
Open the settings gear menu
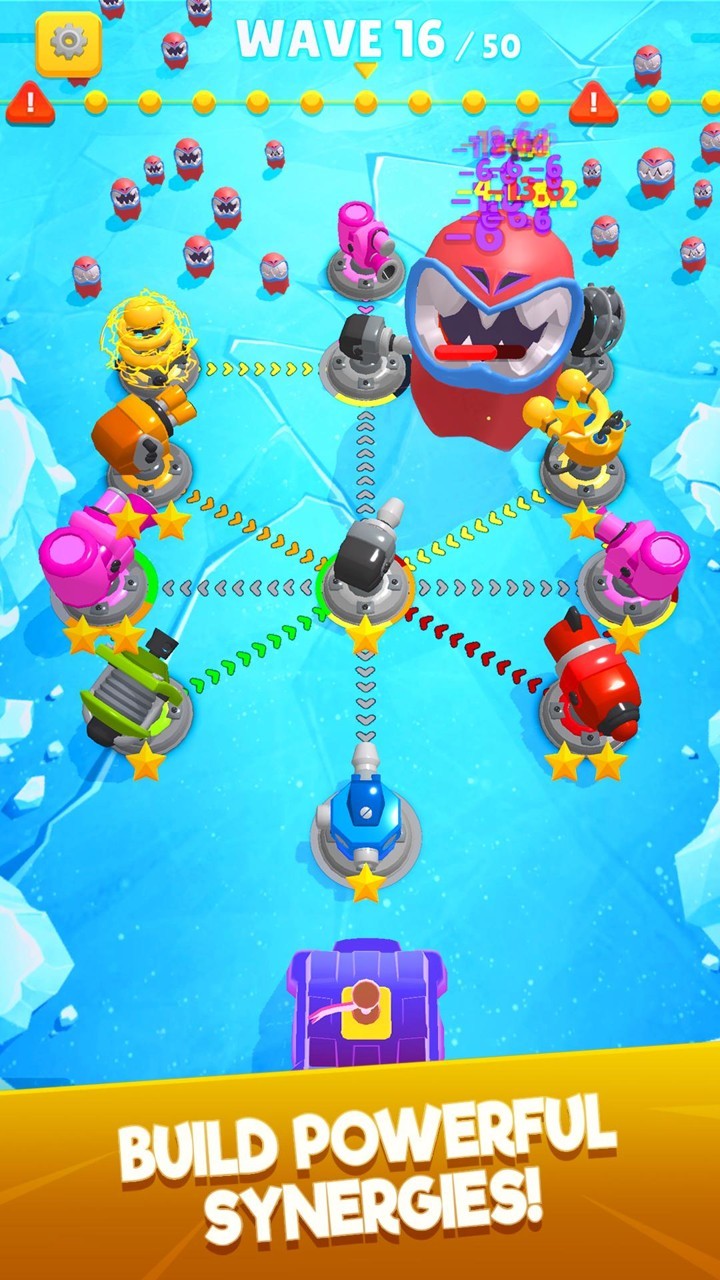point(68,43)
